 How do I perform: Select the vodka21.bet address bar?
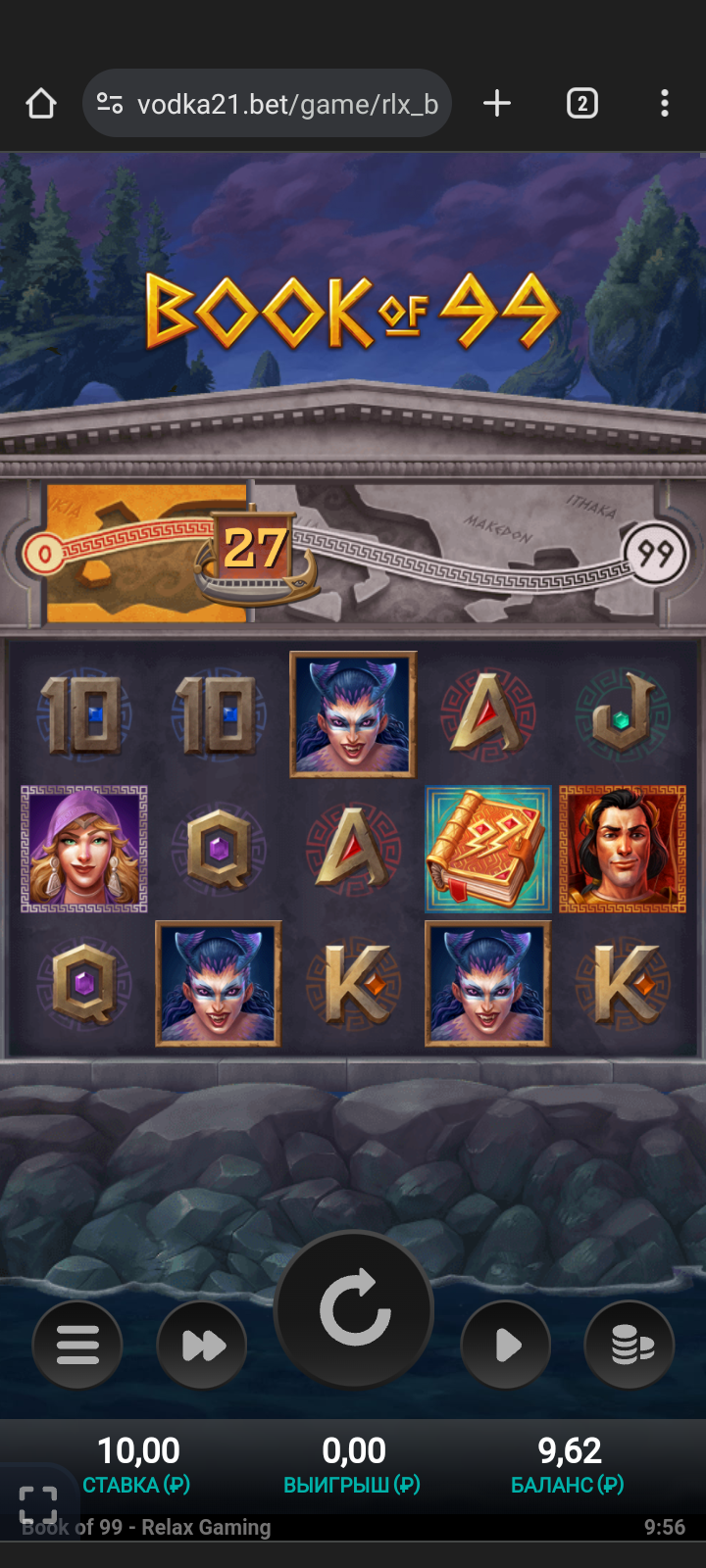(x=284, y=104)
